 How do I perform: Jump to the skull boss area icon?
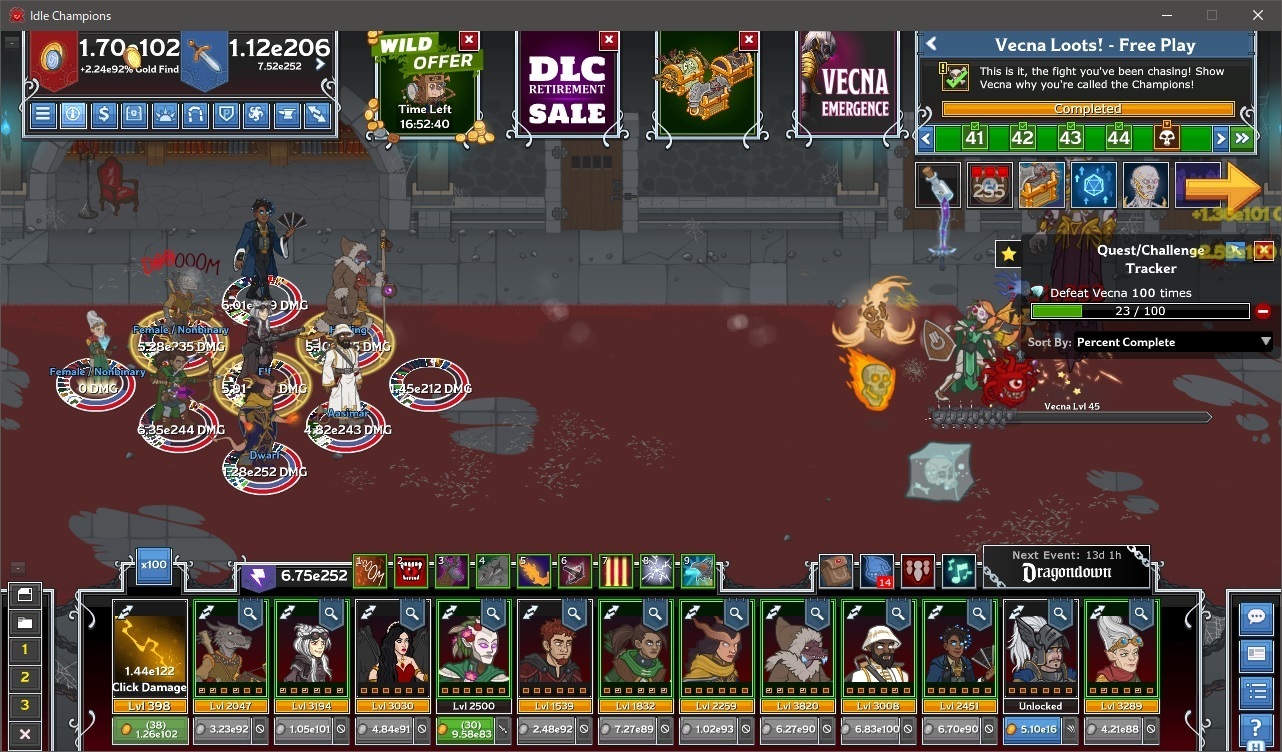pos(1166,138)
